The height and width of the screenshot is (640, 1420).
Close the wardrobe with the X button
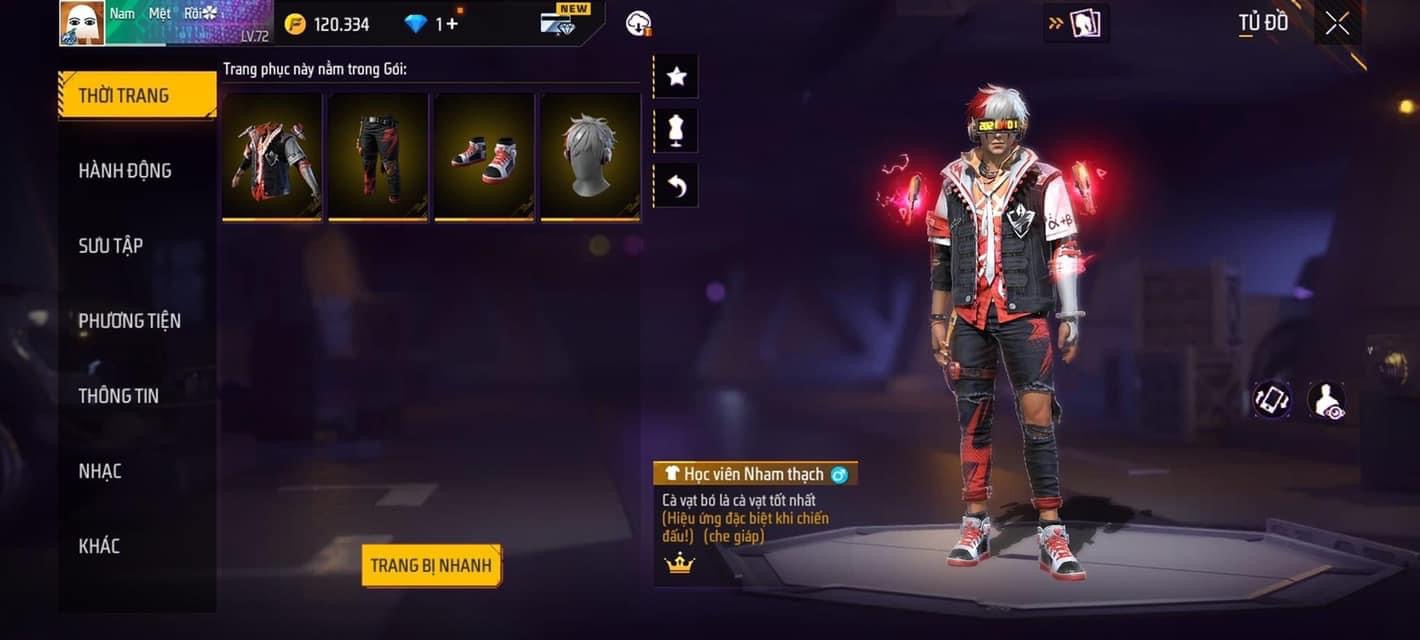(1337, 24)
